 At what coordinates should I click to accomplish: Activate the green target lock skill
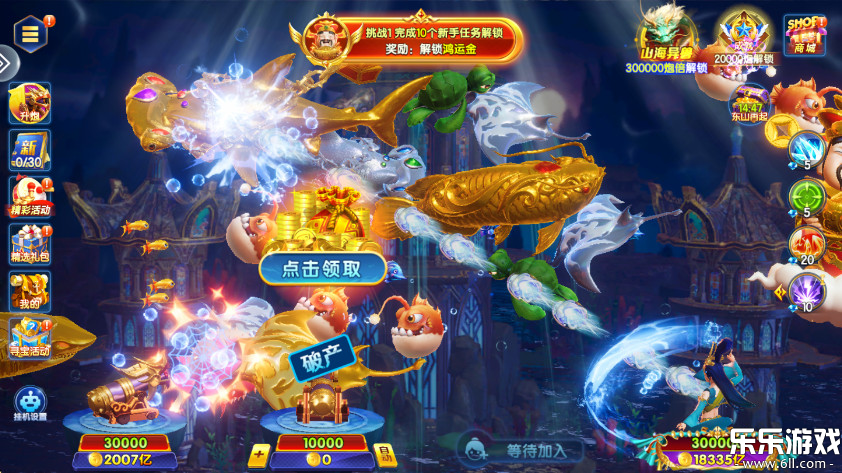pos(806,195)
